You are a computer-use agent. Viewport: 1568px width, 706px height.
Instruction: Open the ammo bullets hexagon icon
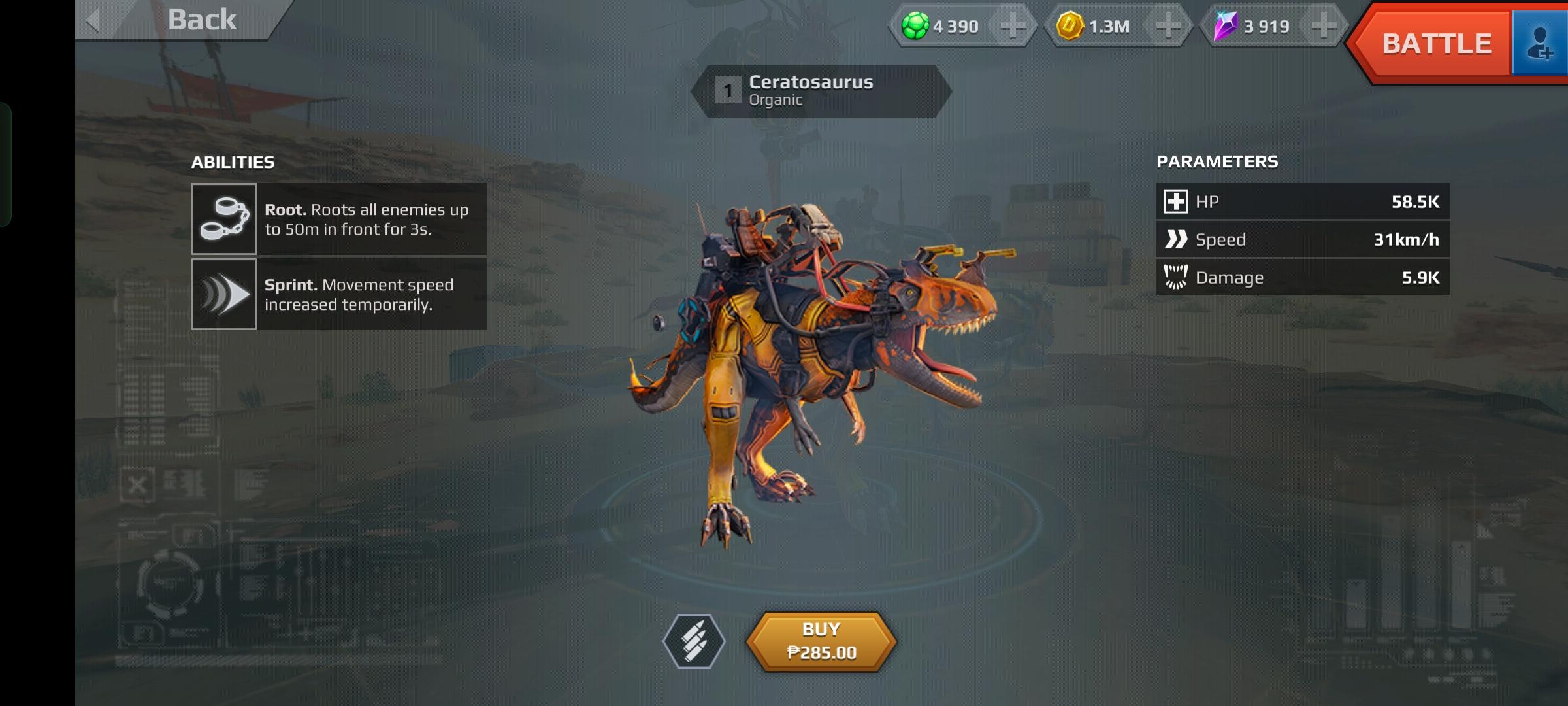694,641
